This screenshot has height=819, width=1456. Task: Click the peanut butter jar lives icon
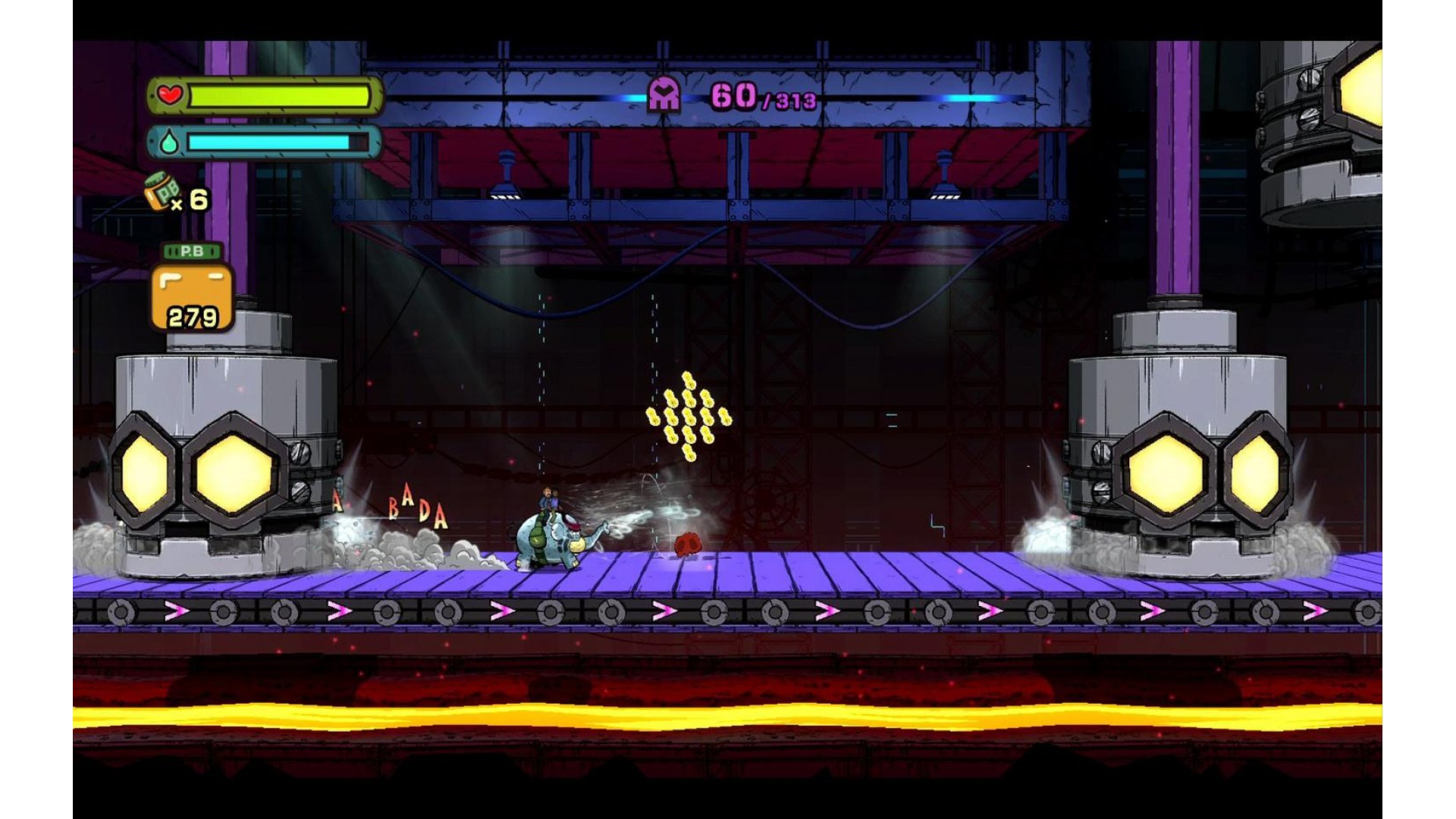pos(162,192)
